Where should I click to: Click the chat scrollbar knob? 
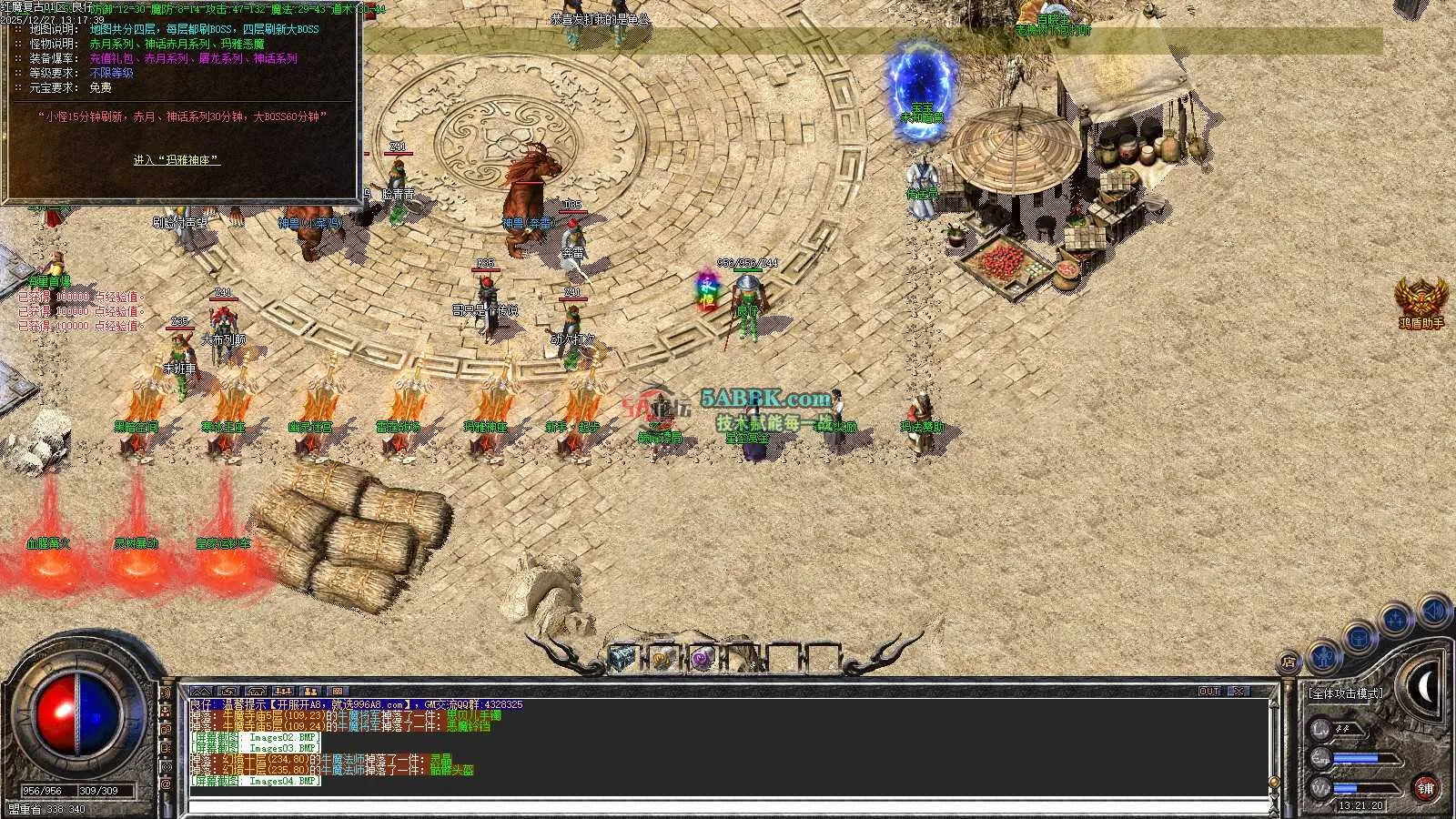click(x=1274, y=783)
